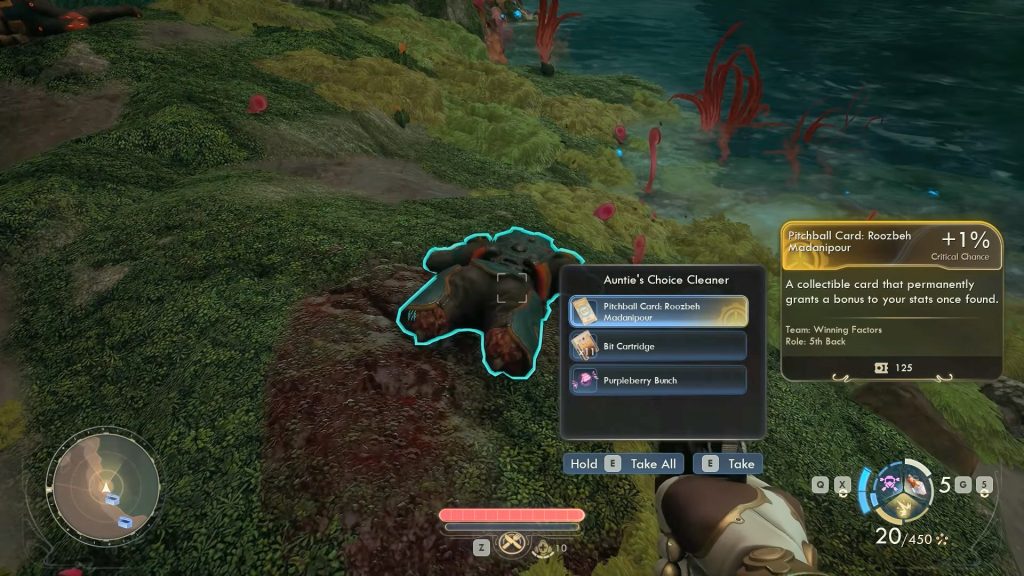Activate the pink skull ability icon

pyautogui.click(x=887, y=485)
